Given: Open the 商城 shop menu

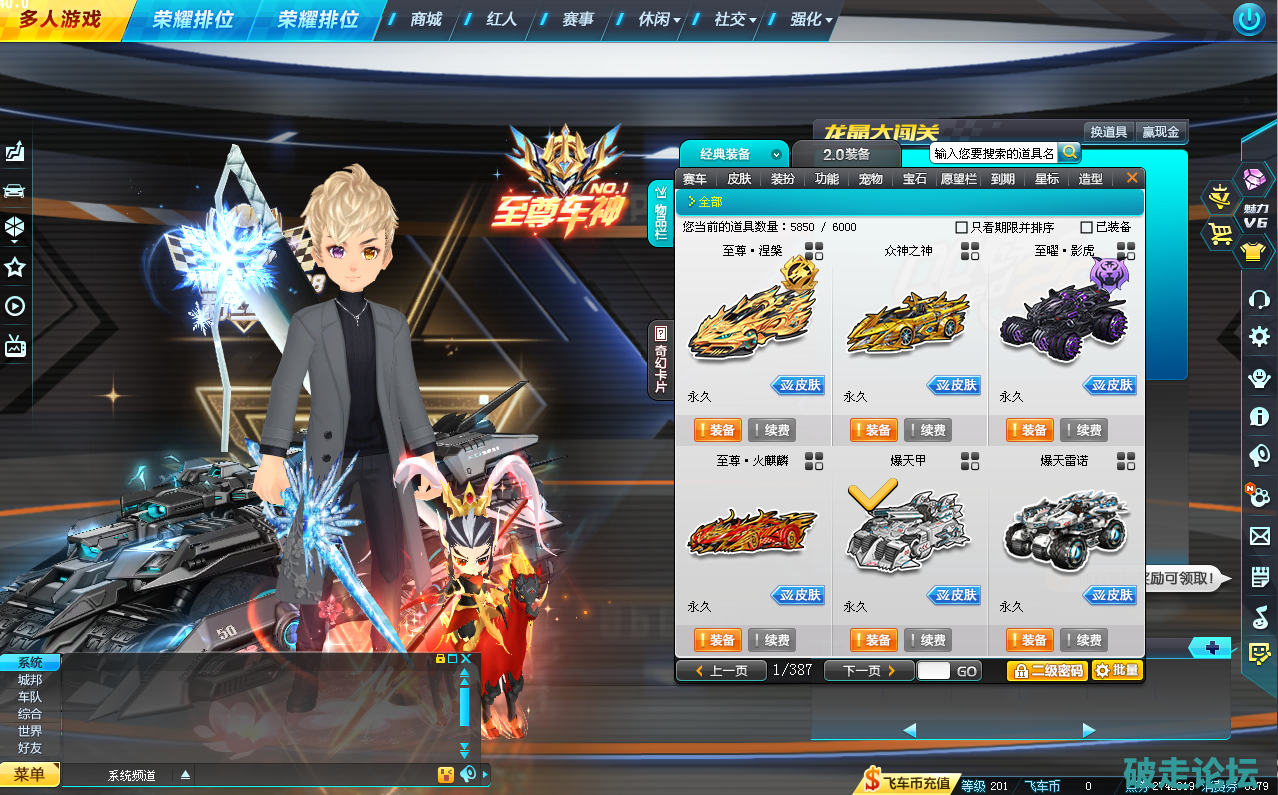Looking at the screenshot, I should (x=425, y=19).
